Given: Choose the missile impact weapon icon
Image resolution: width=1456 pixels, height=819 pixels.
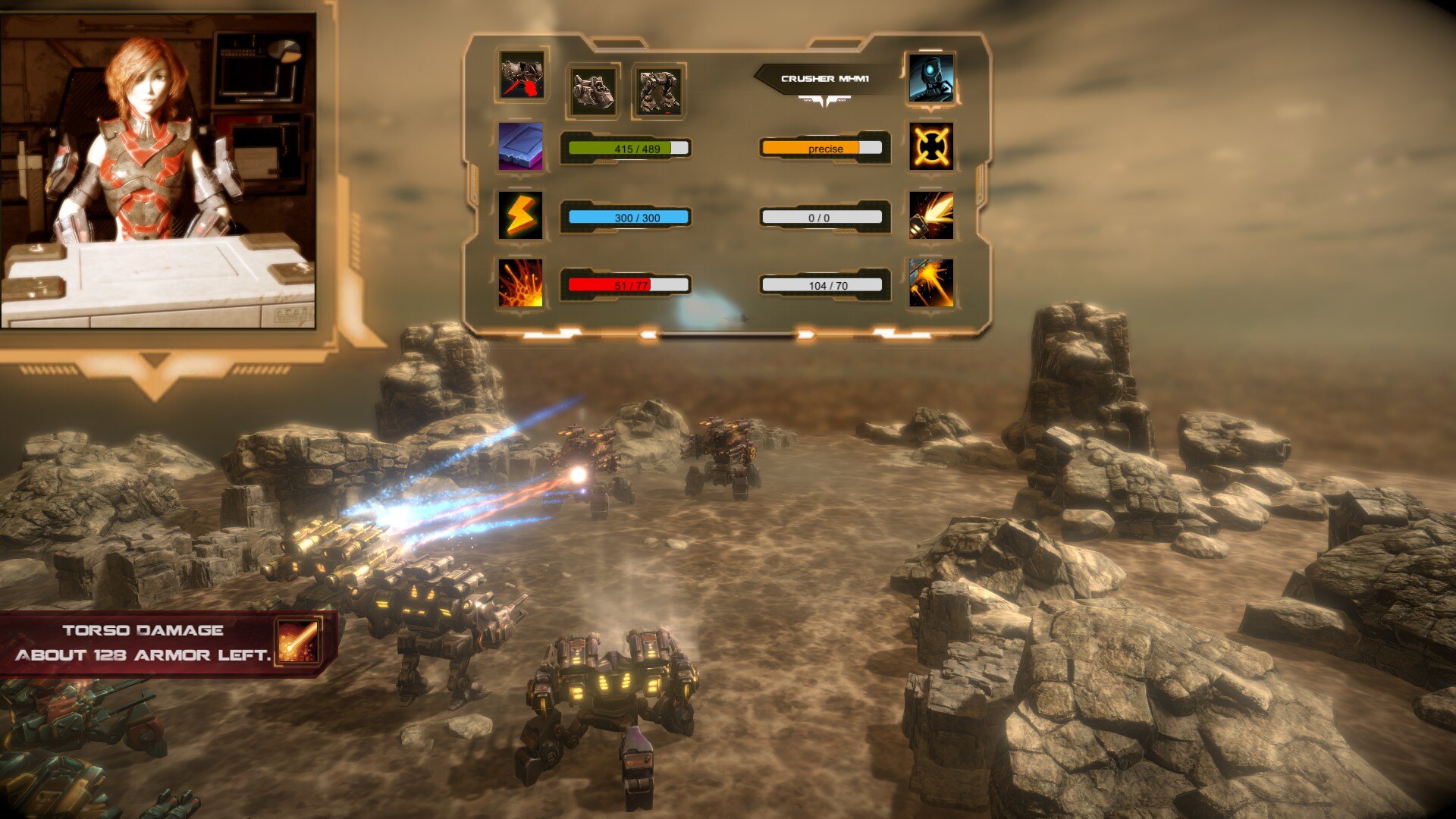Looking at the screenshot, I should click(x=931, y=283).
